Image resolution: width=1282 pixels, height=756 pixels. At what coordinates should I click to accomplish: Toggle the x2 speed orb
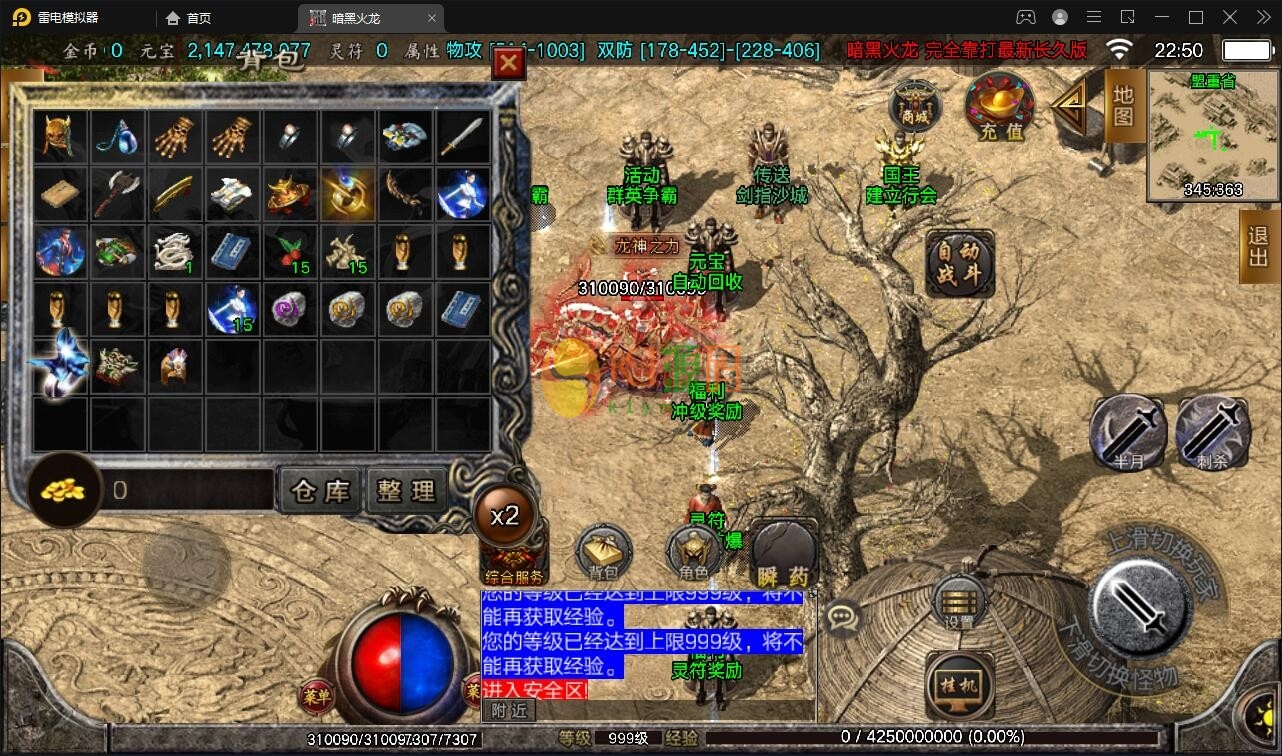(507, 515)
